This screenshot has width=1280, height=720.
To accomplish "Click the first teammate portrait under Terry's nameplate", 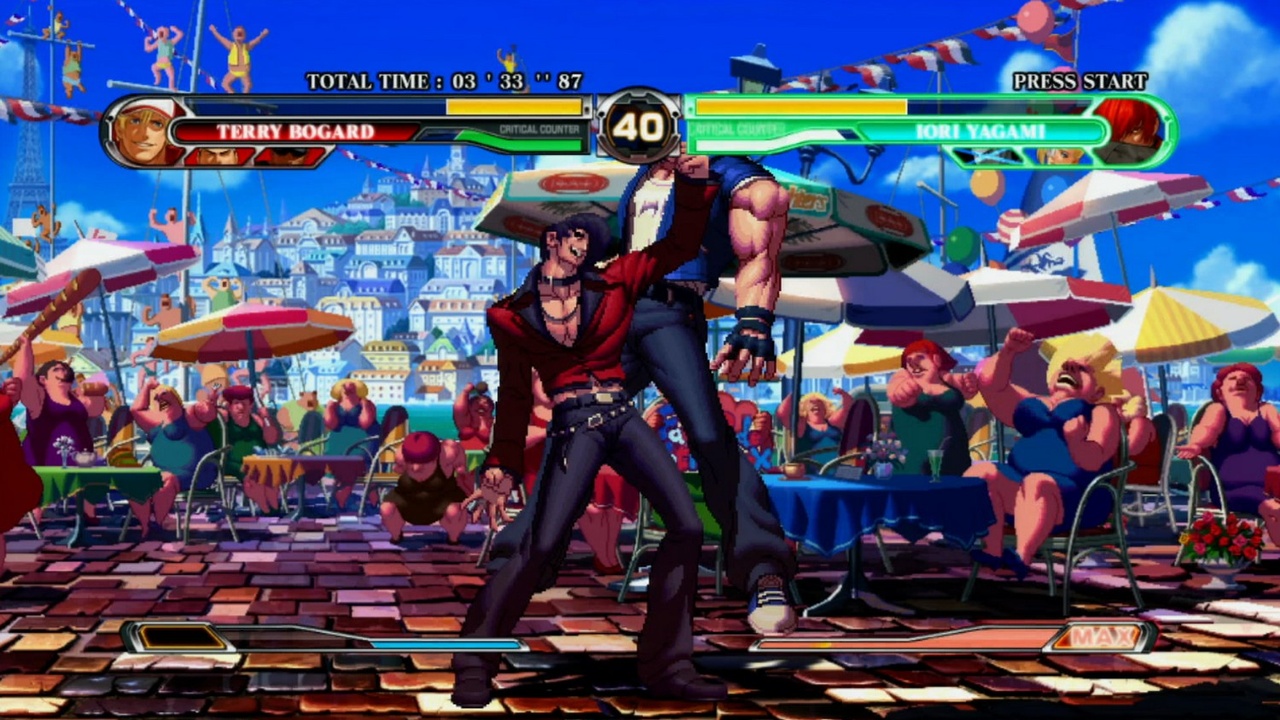I will pyautogui.click(x=220, y=156).
